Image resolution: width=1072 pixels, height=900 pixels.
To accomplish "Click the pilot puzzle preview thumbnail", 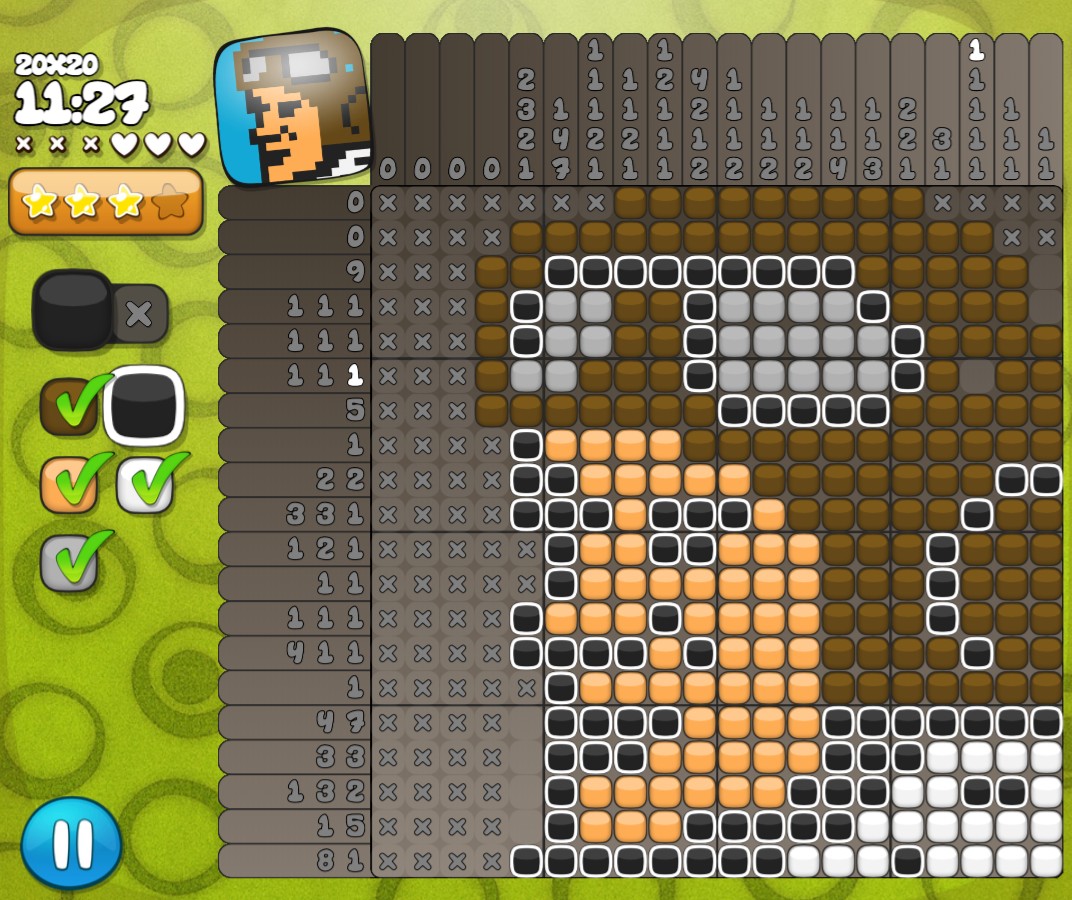I will coord(292,108).
